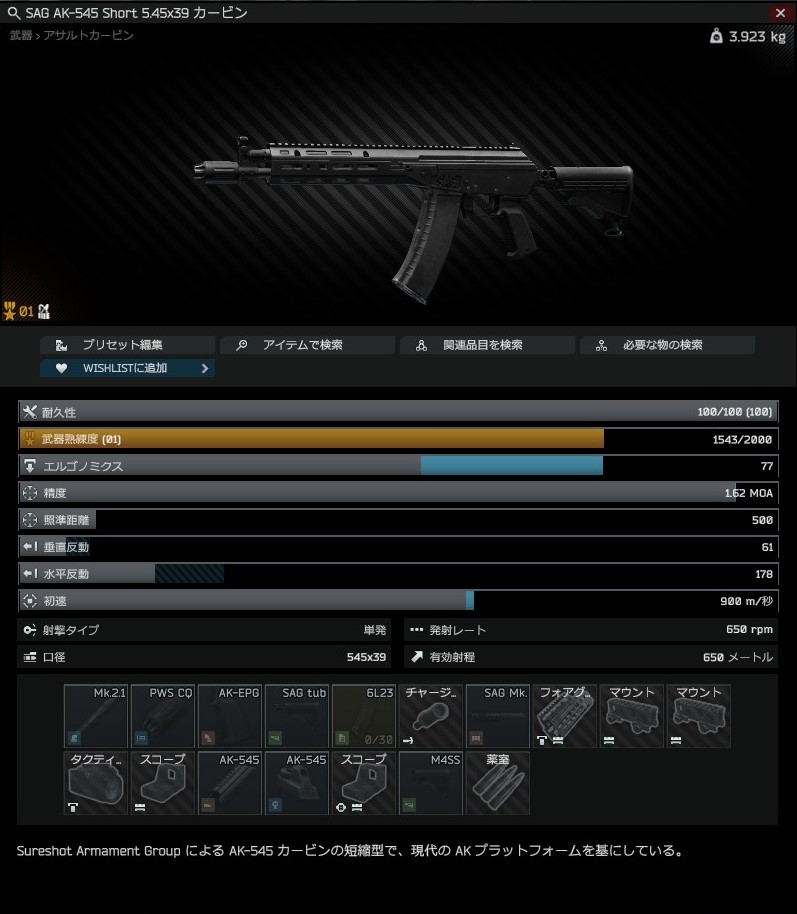
Task: Select the チャージ charging handle slot
Action: pyautogui.click(x=431, y=716)
